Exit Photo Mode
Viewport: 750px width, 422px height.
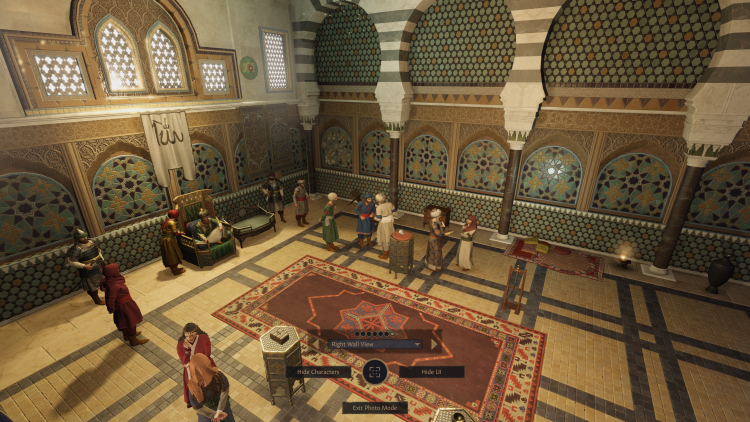coord(374,407)
